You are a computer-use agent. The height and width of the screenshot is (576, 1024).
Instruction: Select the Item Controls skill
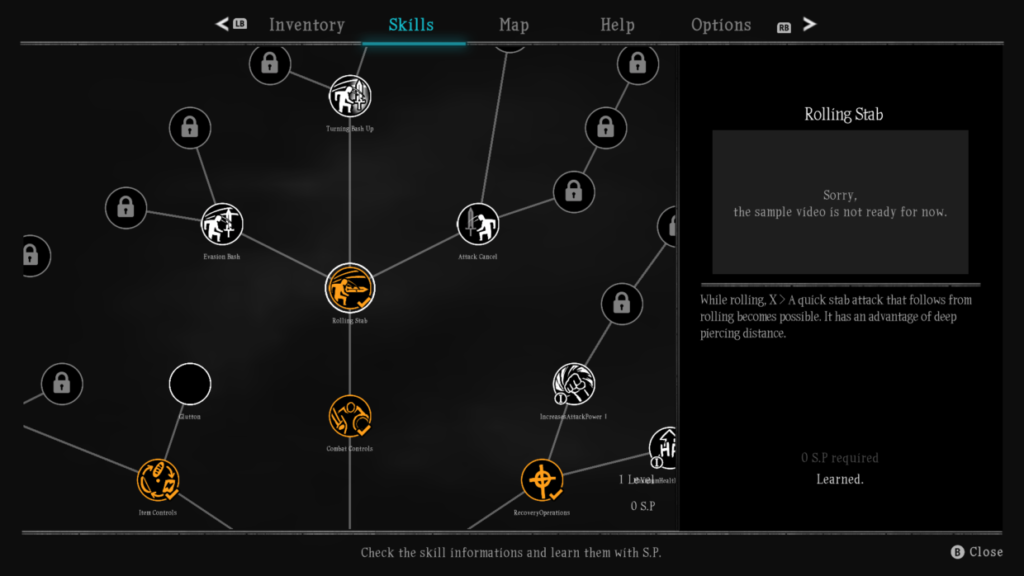point(158,480)
